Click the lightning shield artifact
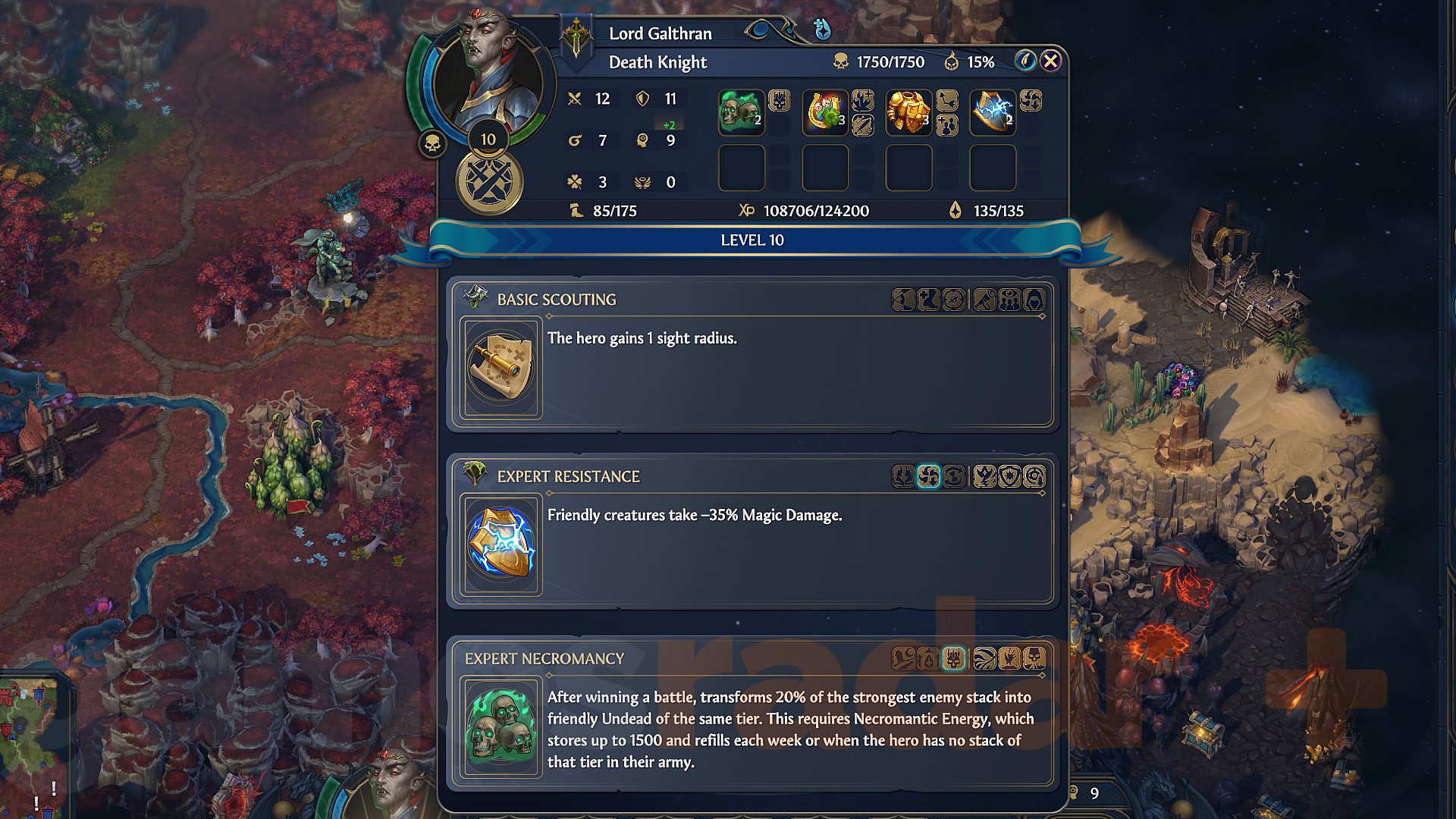 pos(992,112)
